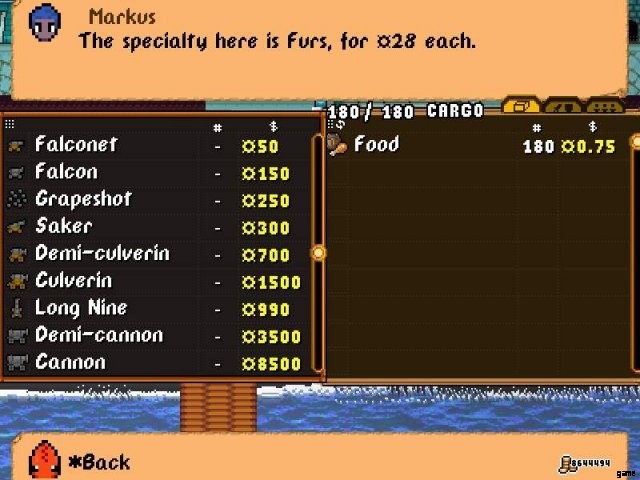Choose the Falcon for 150 gold

[x=66, y=172]
